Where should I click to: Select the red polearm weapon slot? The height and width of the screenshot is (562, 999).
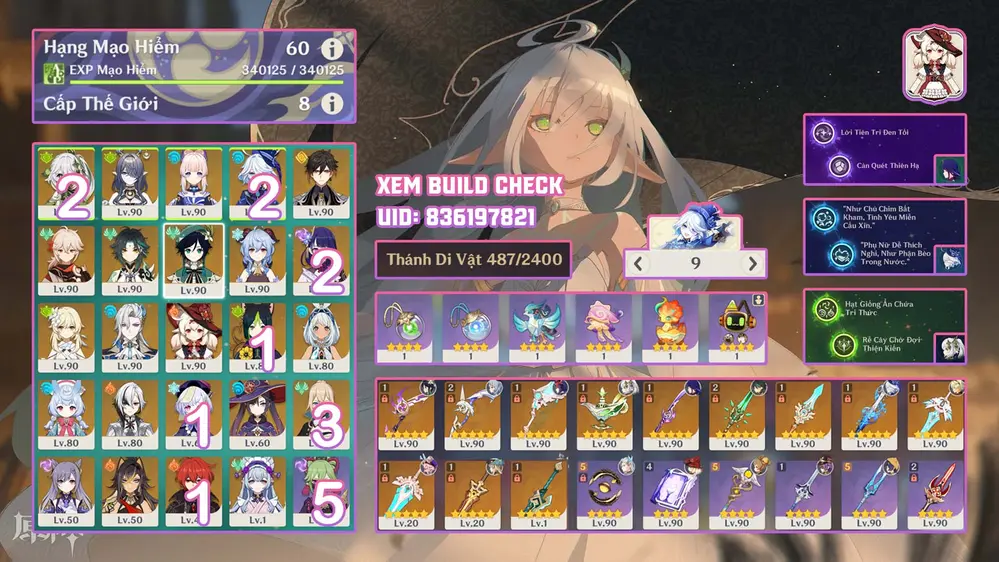[x=937, y=491]
